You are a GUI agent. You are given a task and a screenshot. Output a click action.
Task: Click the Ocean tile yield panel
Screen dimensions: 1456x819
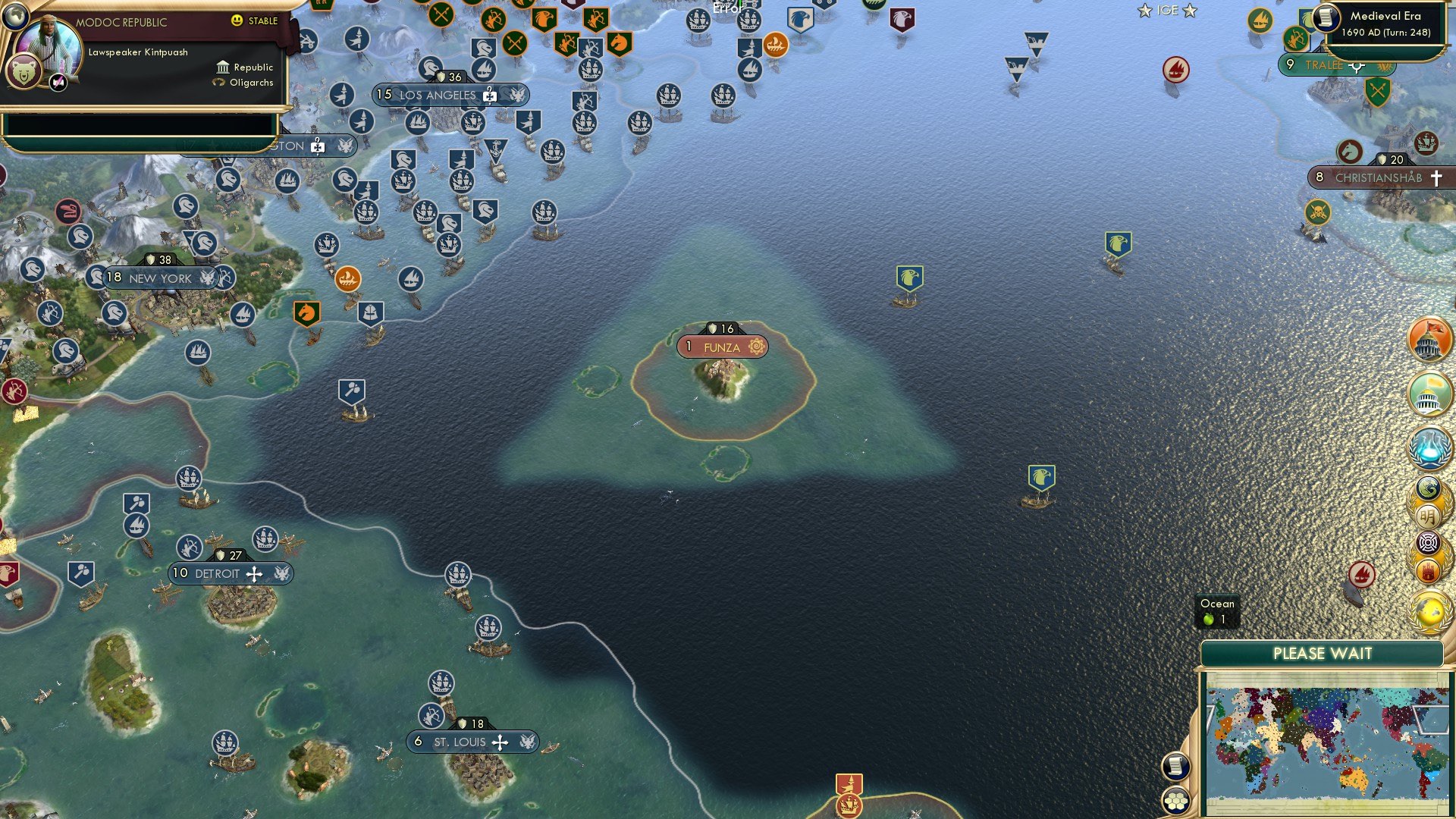point(1216,611)
